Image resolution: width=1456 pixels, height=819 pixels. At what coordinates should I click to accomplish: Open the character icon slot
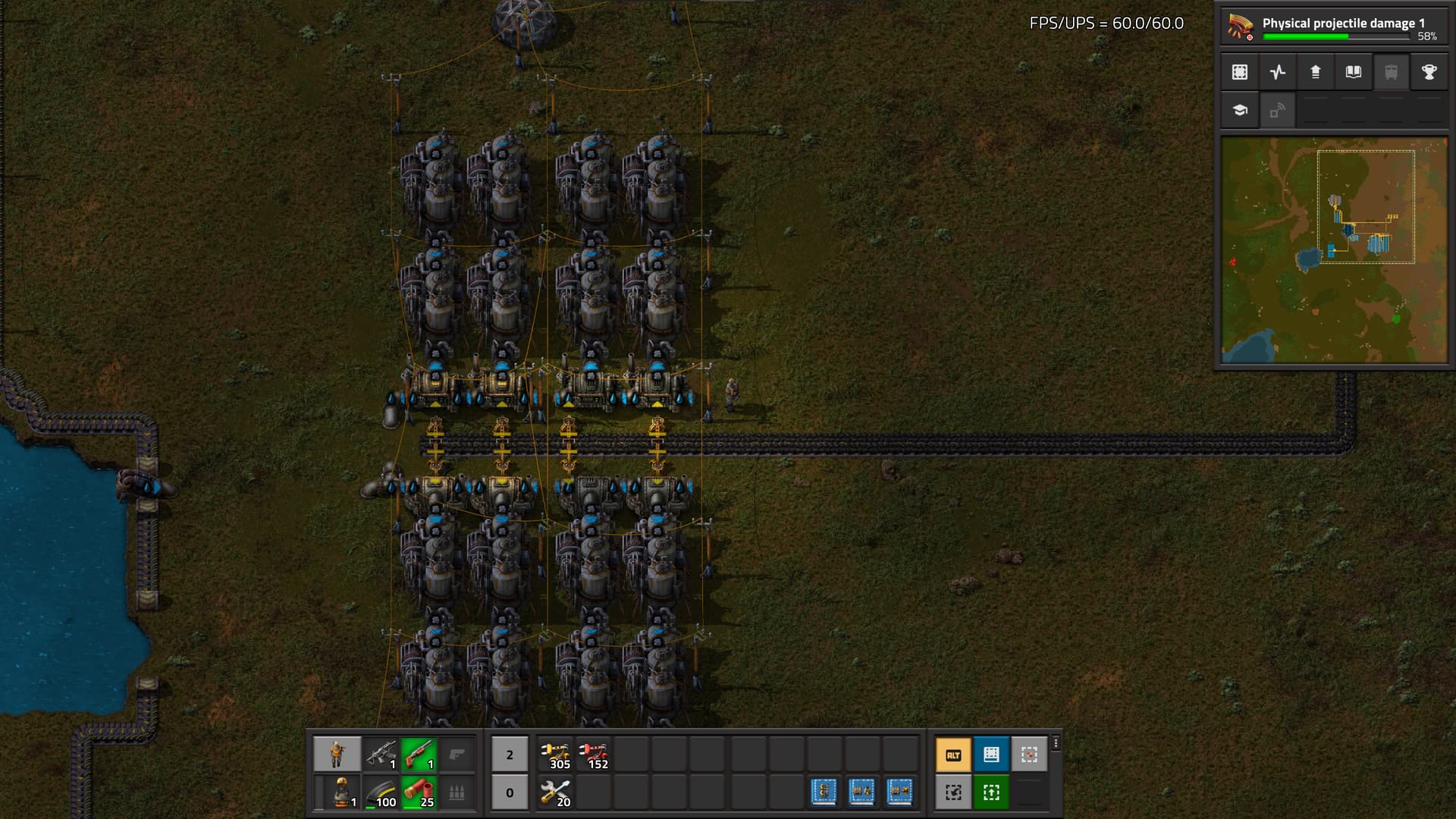[x=337, y=755]
